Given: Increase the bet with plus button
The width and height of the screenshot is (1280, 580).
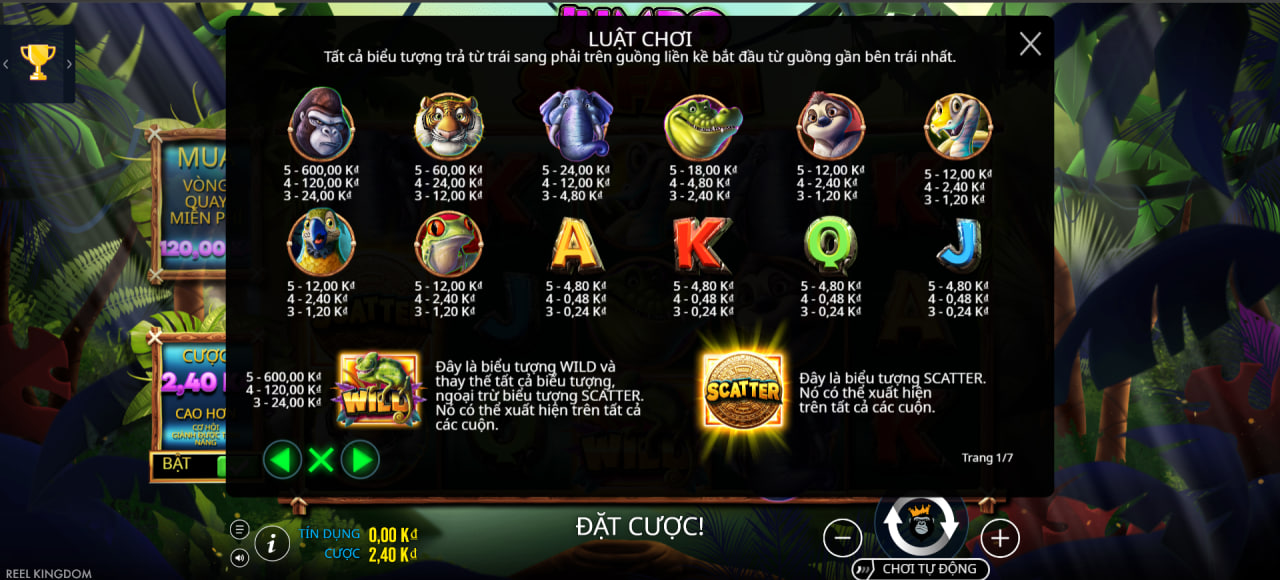Looking at the screenshot, I should coord(999,538).
